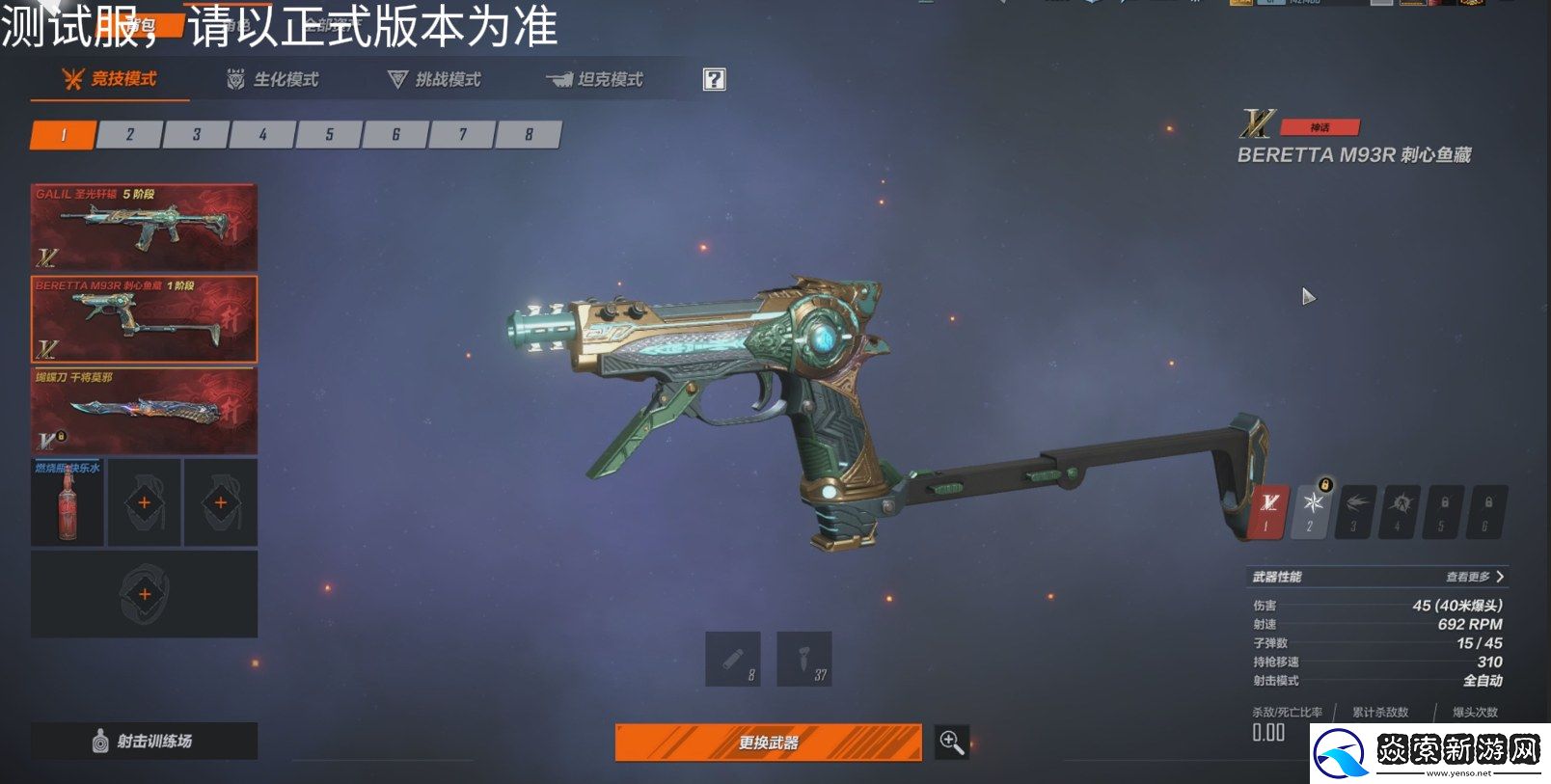Screen dimensions: 1551x784
Task: Click the magnifier zoom icon beside 更换武器
Action: click(951, 743)
